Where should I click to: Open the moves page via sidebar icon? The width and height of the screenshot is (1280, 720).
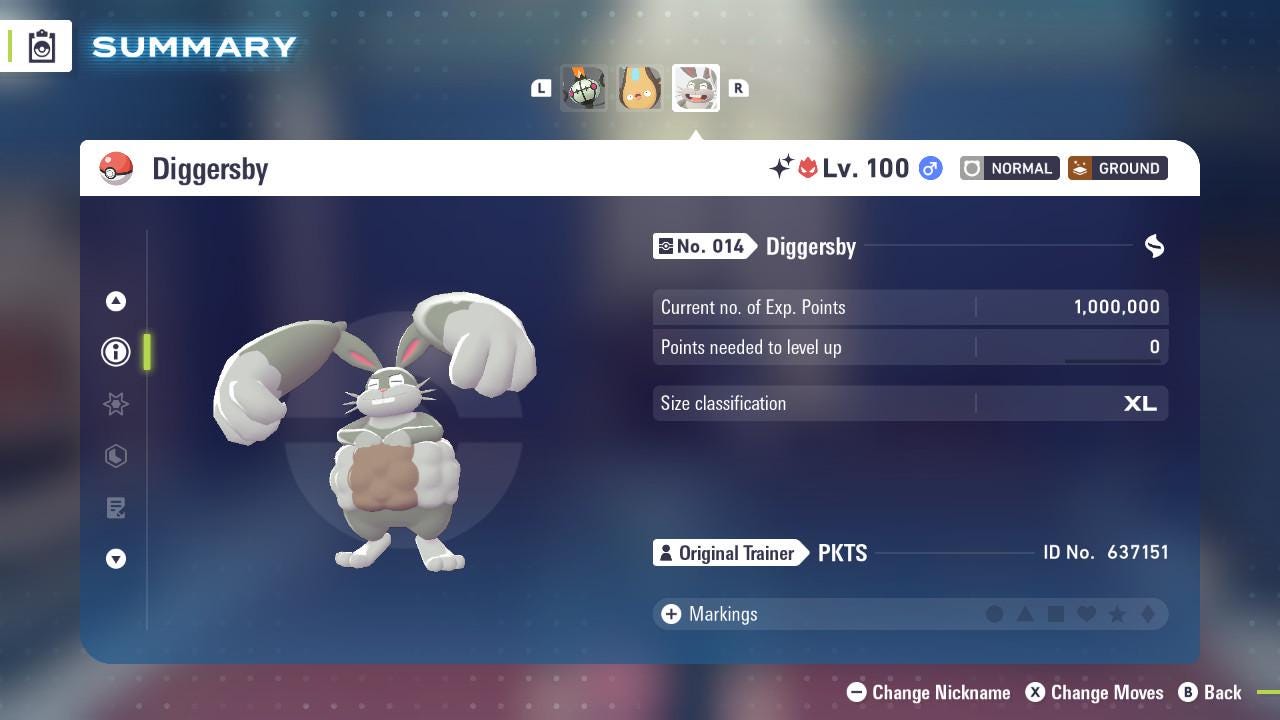coord(116,508)
